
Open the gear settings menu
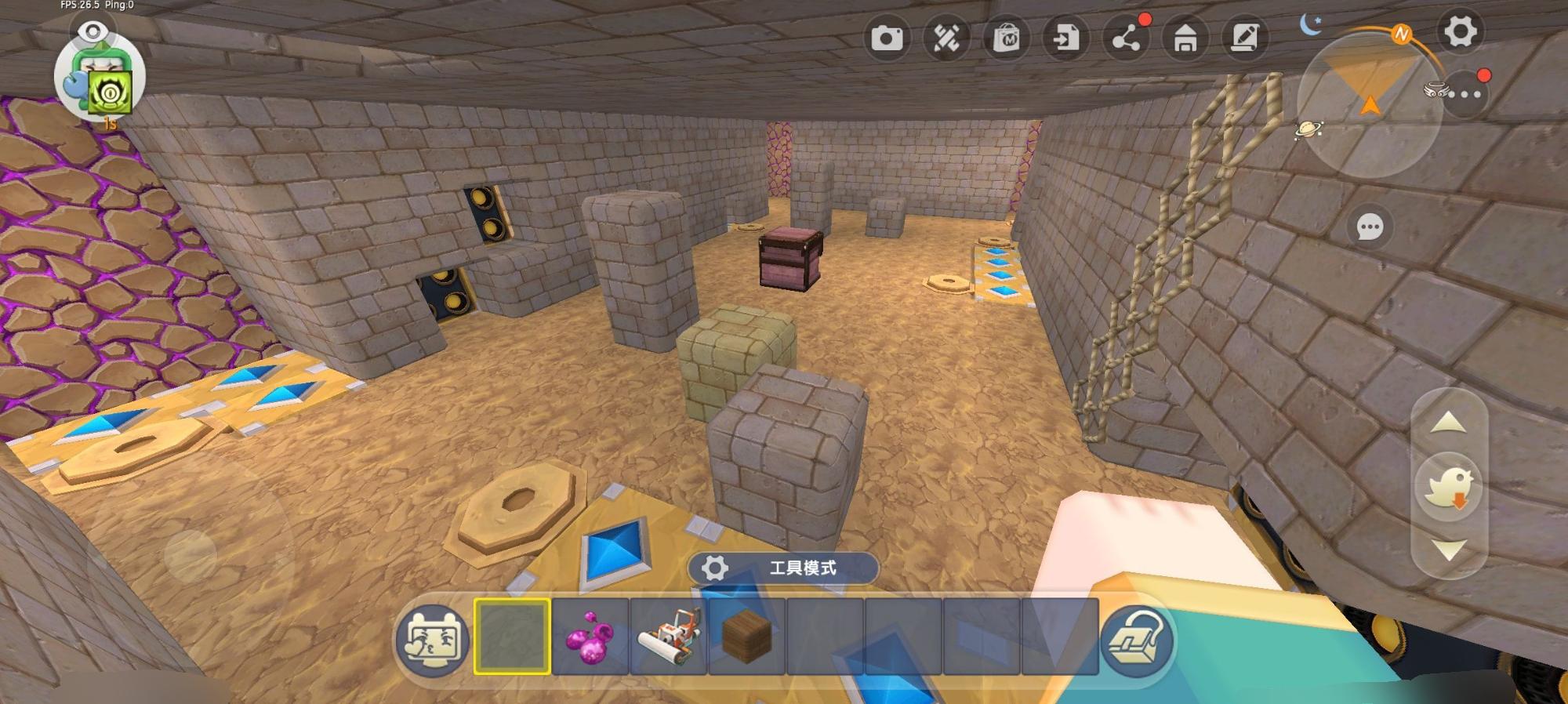tap(1460, 32)
